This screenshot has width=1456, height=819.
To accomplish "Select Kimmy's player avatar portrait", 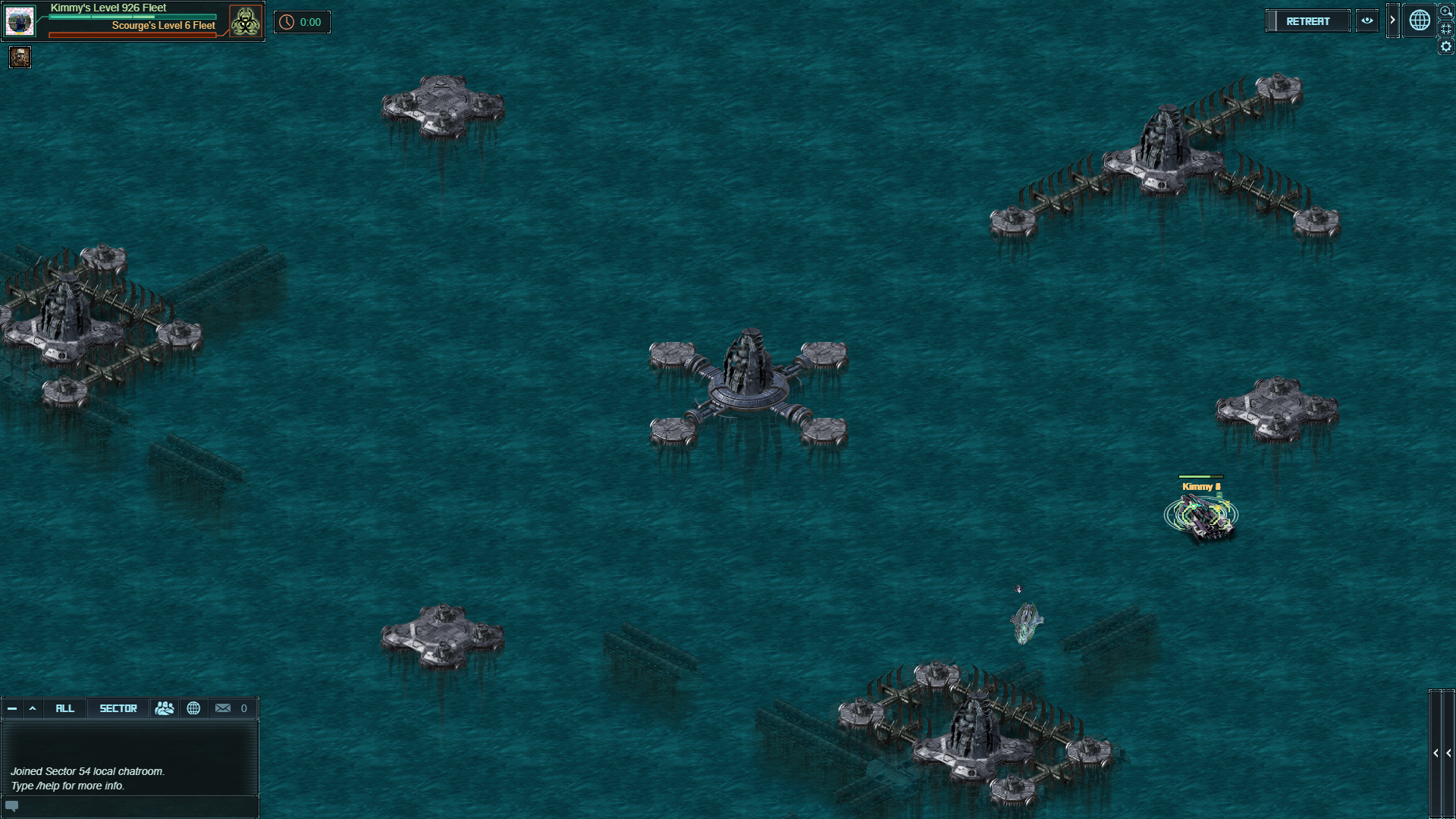I will tap(20, 21).
